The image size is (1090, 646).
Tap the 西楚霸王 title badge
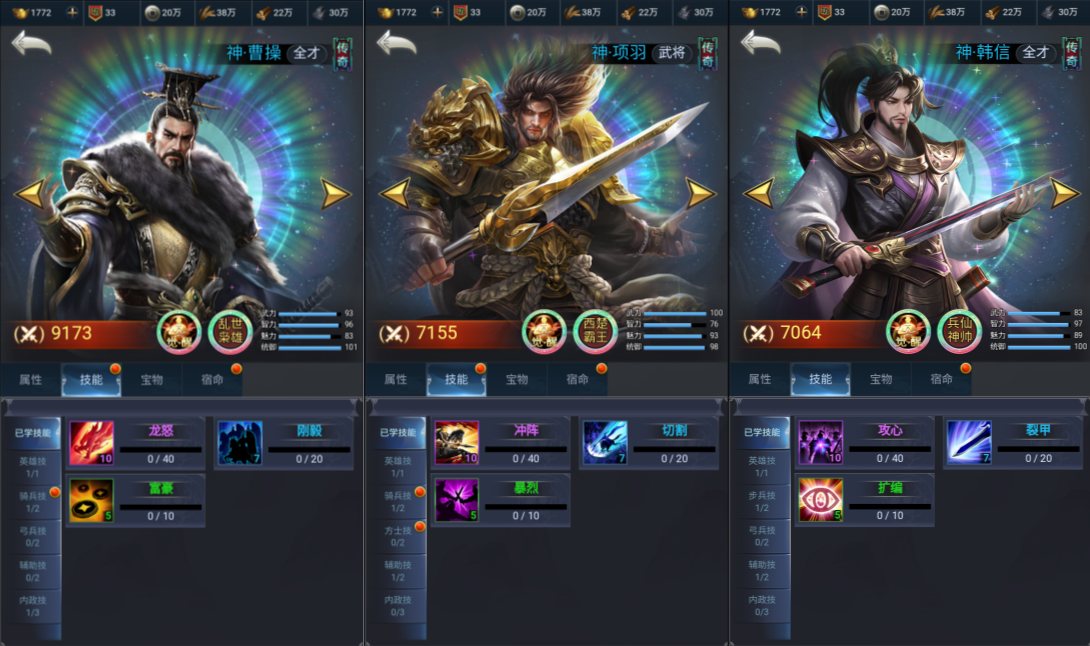(595, 332)
